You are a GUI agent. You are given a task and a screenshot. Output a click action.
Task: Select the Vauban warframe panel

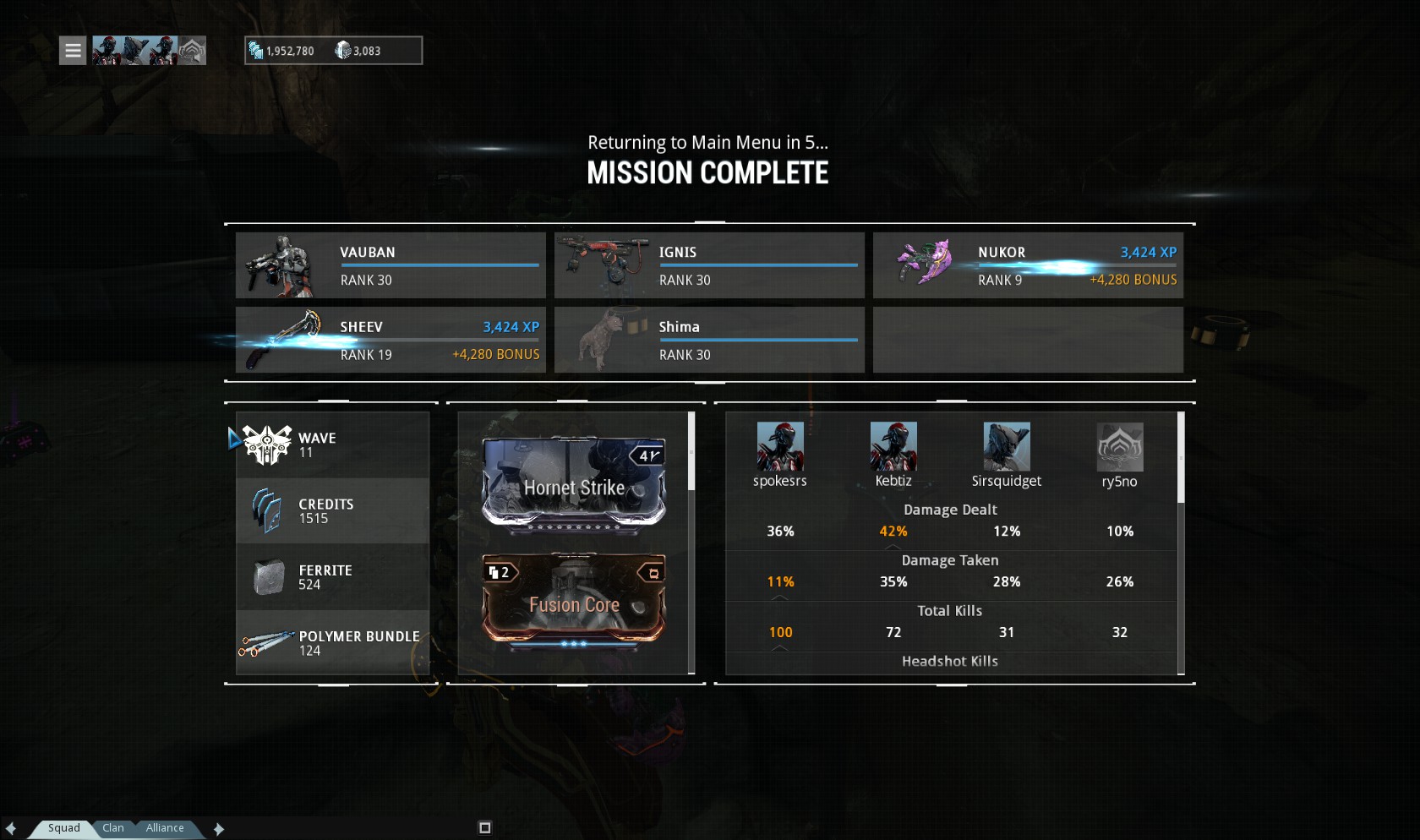390,265
